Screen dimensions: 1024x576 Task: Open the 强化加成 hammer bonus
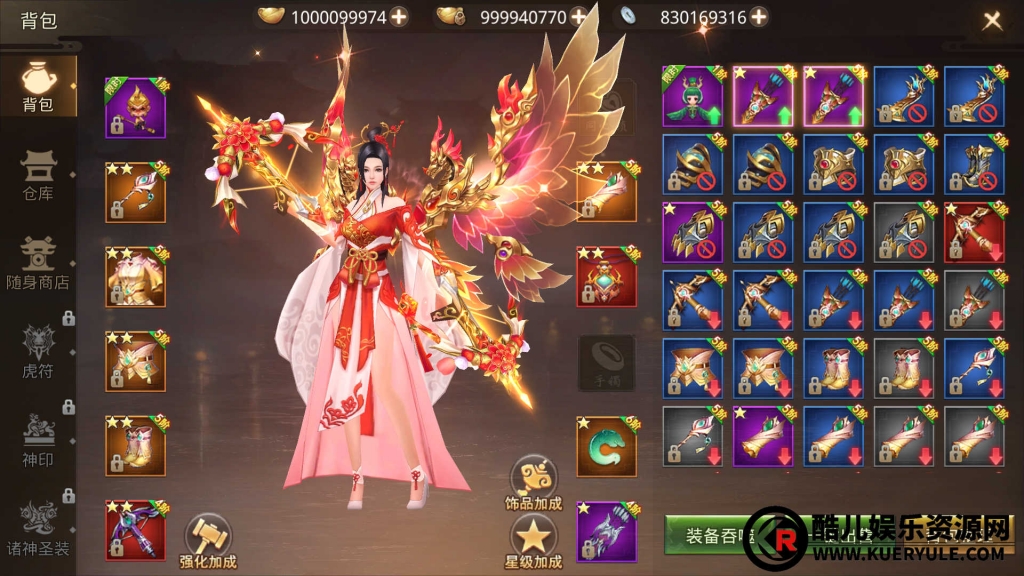pos(208,542)
